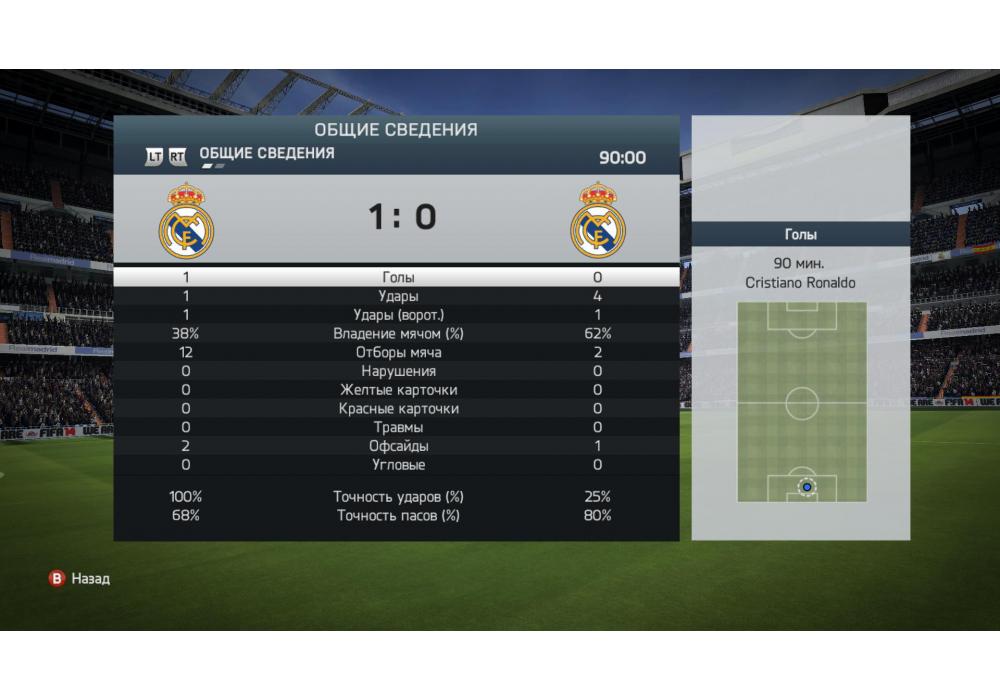The width and height of the screenshot is (1000, 700).
Task: Highlight the Травмы stat row
Action: pos(398,427)
